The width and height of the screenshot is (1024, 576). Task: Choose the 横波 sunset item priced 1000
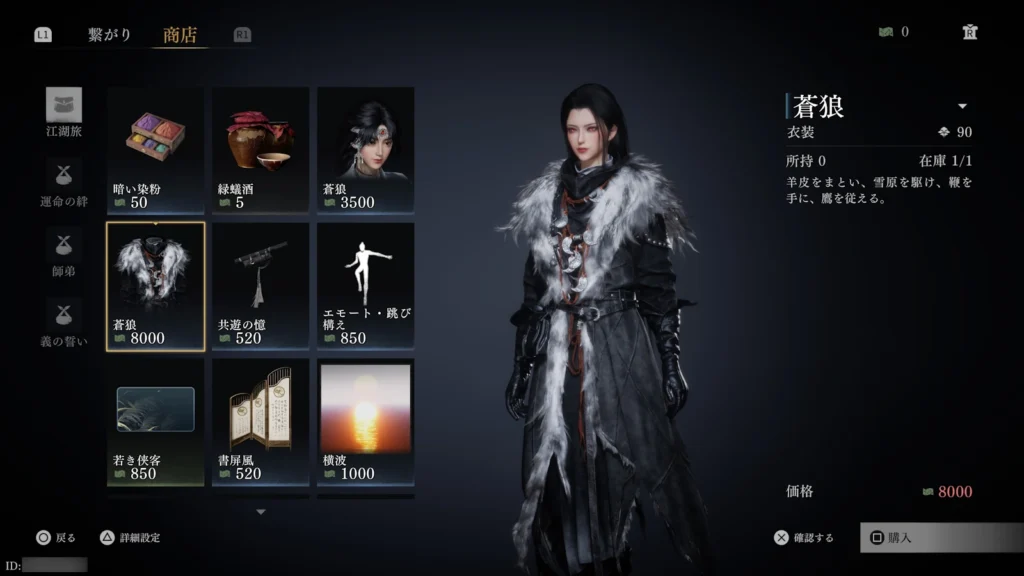click(x=365, y=422)
